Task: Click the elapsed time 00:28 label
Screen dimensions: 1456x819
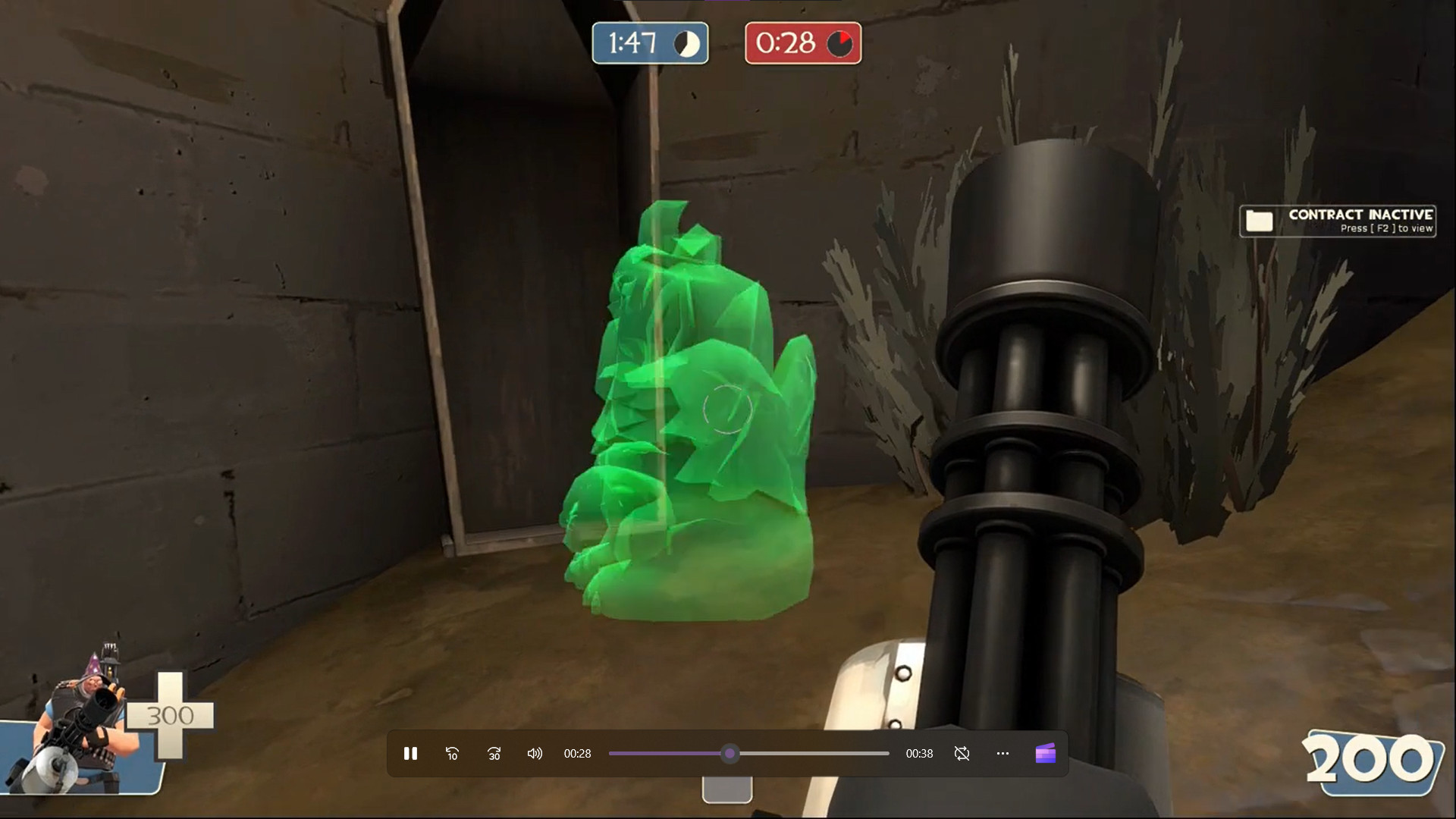Action: point(579,753)
